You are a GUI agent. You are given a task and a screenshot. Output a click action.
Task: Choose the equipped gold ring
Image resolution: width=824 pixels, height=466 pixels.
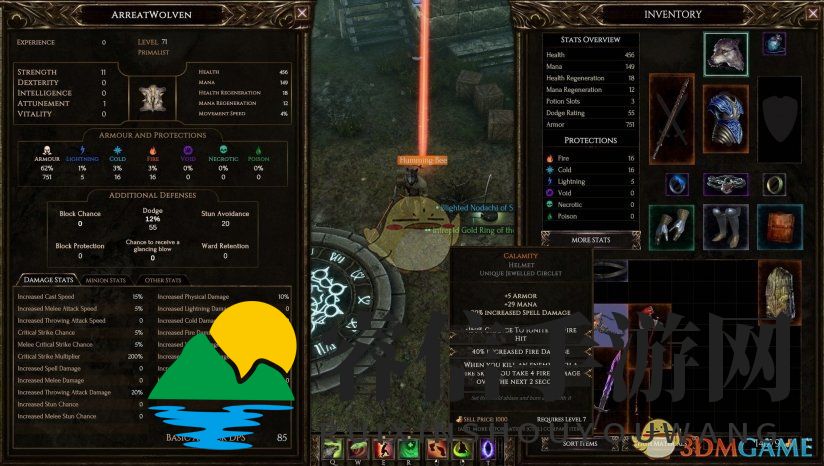pyautogui.click(x=775, y=184)
